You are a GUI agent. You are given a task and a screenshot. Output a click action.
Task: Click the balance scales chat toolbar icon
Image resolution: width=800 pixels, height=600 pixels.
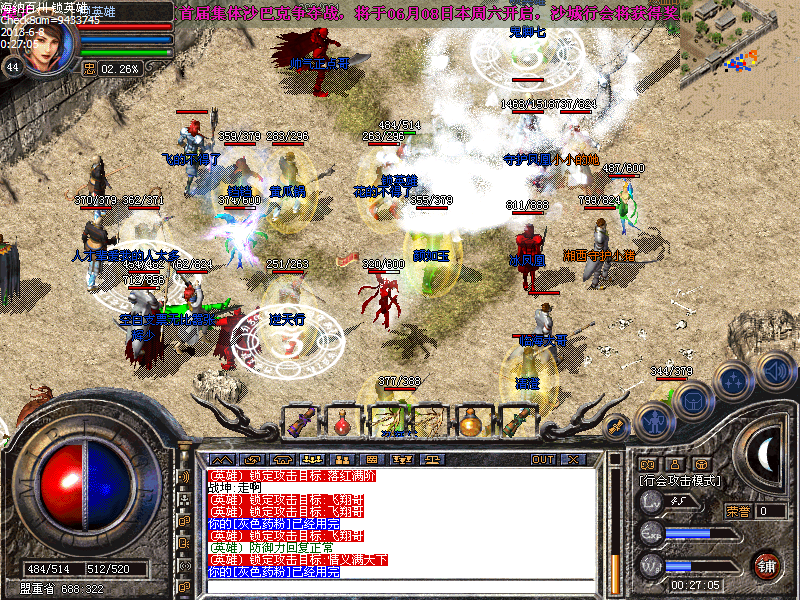(433, 459)
